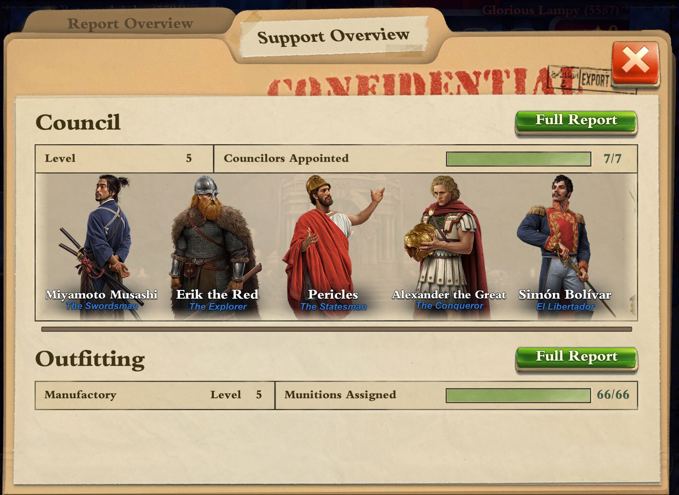Image resolution: width=679 pixels, height=495 pixels.
Task: Click the councilor list horizontal scrollbar
Action: [x=336, y=328]
